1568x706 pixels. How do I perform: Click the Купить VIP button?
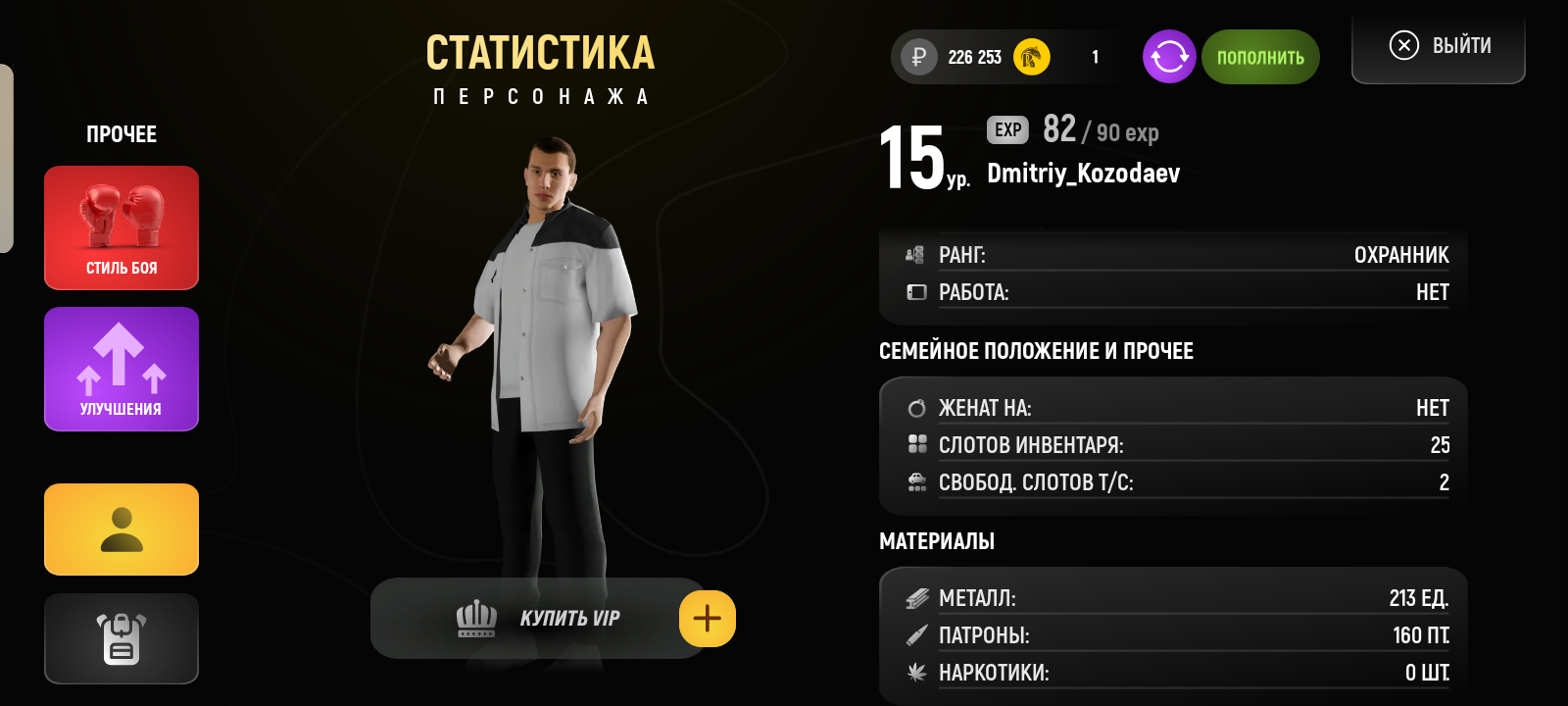(x=537, y=619)
